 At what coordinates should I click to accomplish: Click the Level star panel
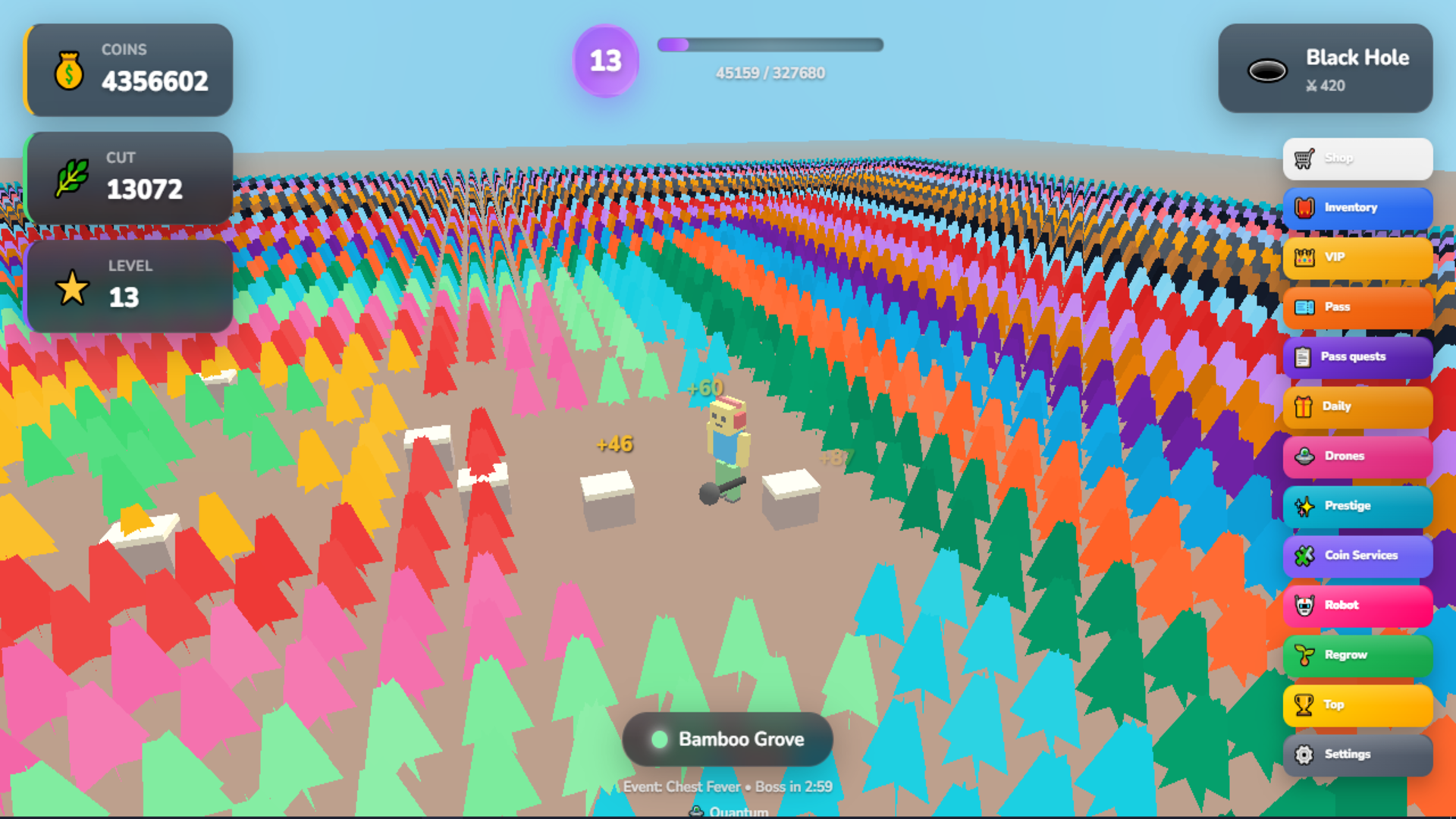(x=129, y=285)
